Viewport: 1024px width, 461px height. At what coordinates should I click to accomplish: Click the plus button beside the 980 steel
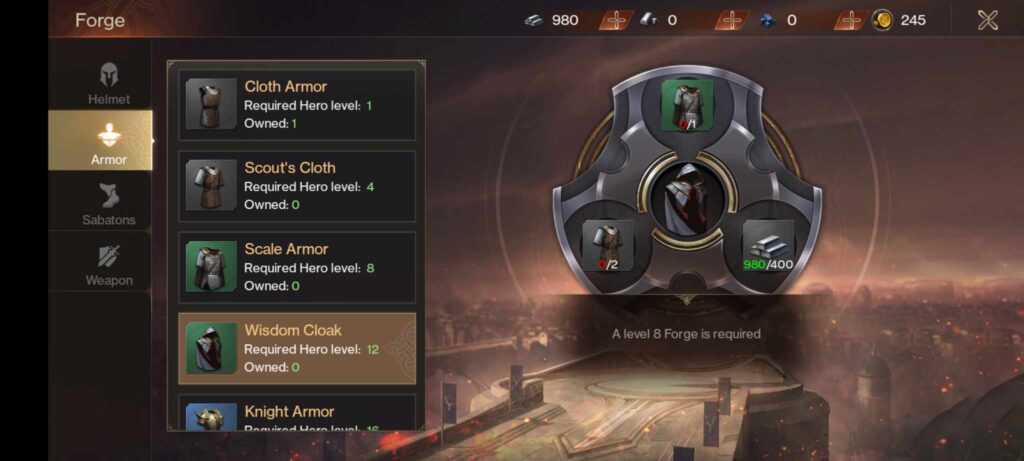(x=617, y=20)
